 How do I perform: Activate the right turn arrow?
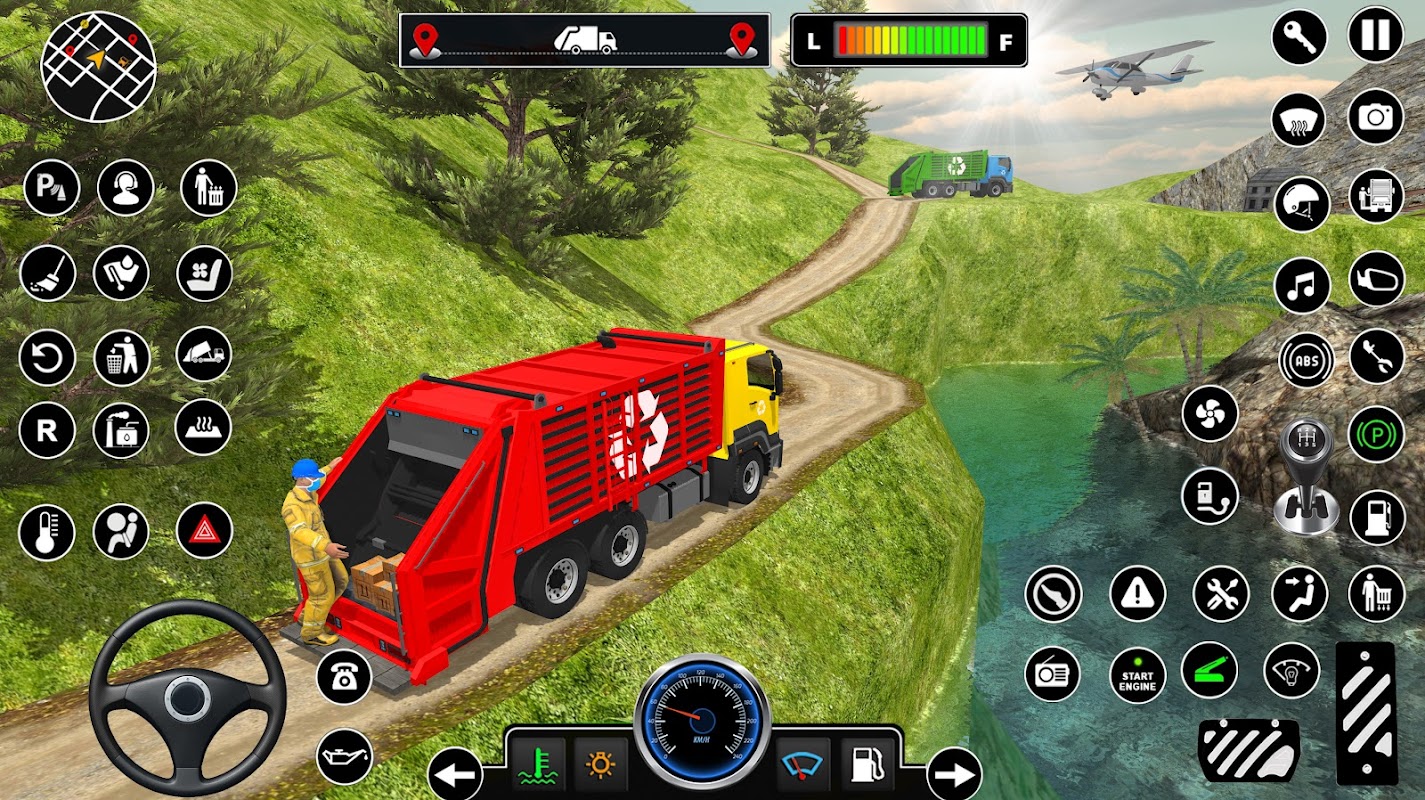click(954, 774)
